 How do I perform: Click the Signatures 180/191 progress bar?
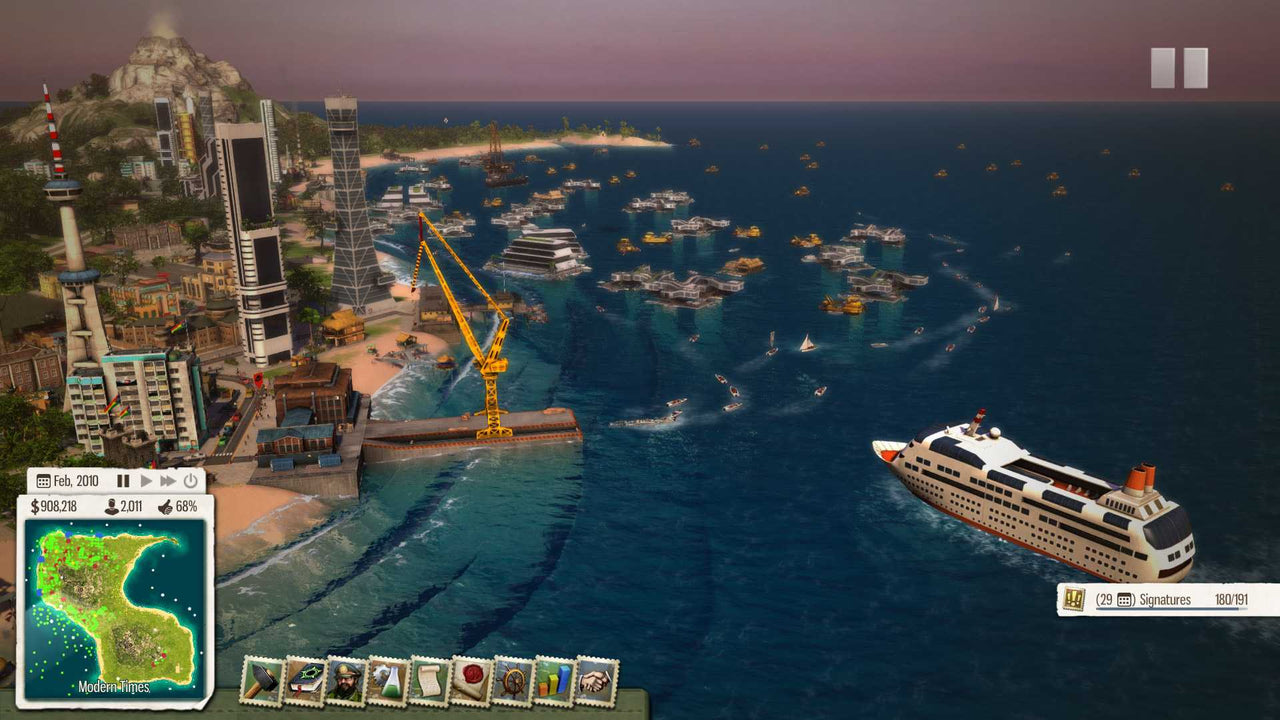click(1167, 608)
